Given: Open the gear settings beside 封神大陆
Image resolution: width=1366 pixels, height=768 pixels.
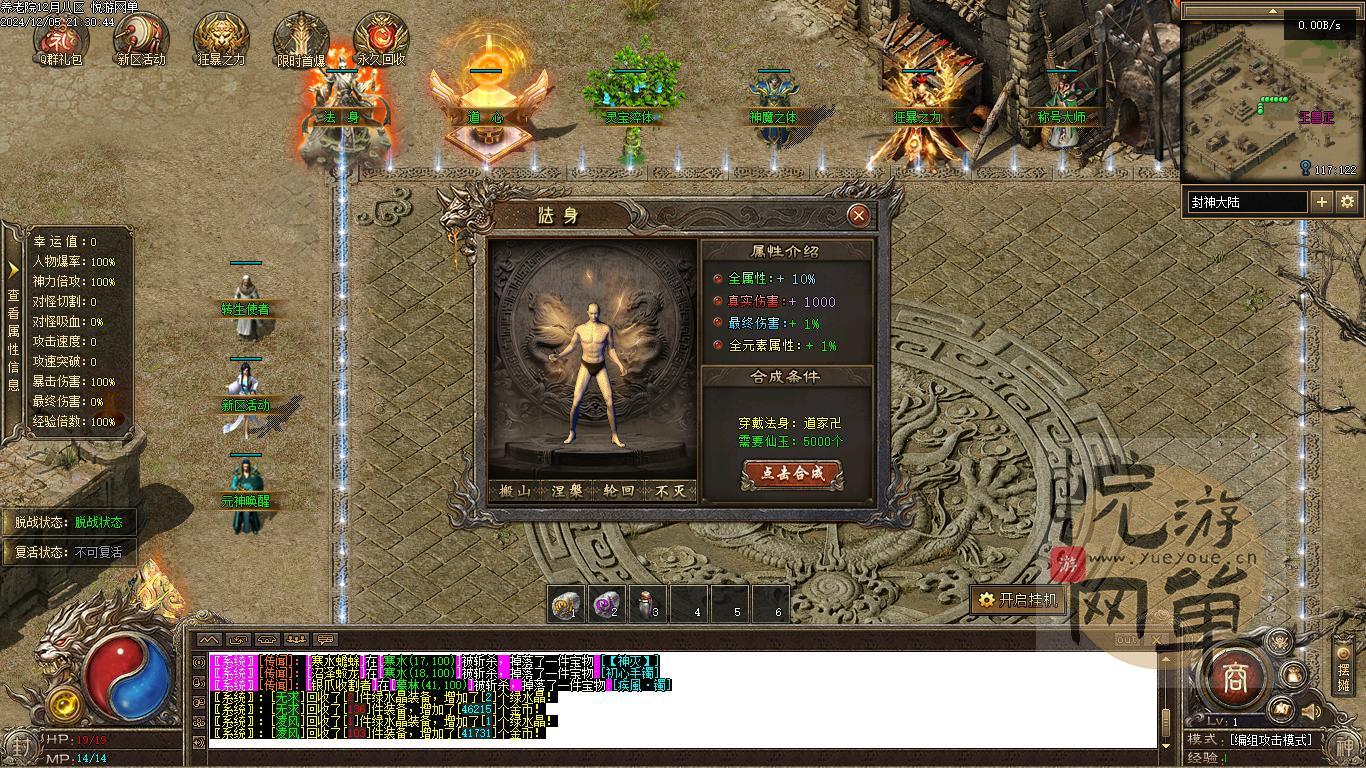Looking at the screenshot, I should click(x=1348, y=202).
